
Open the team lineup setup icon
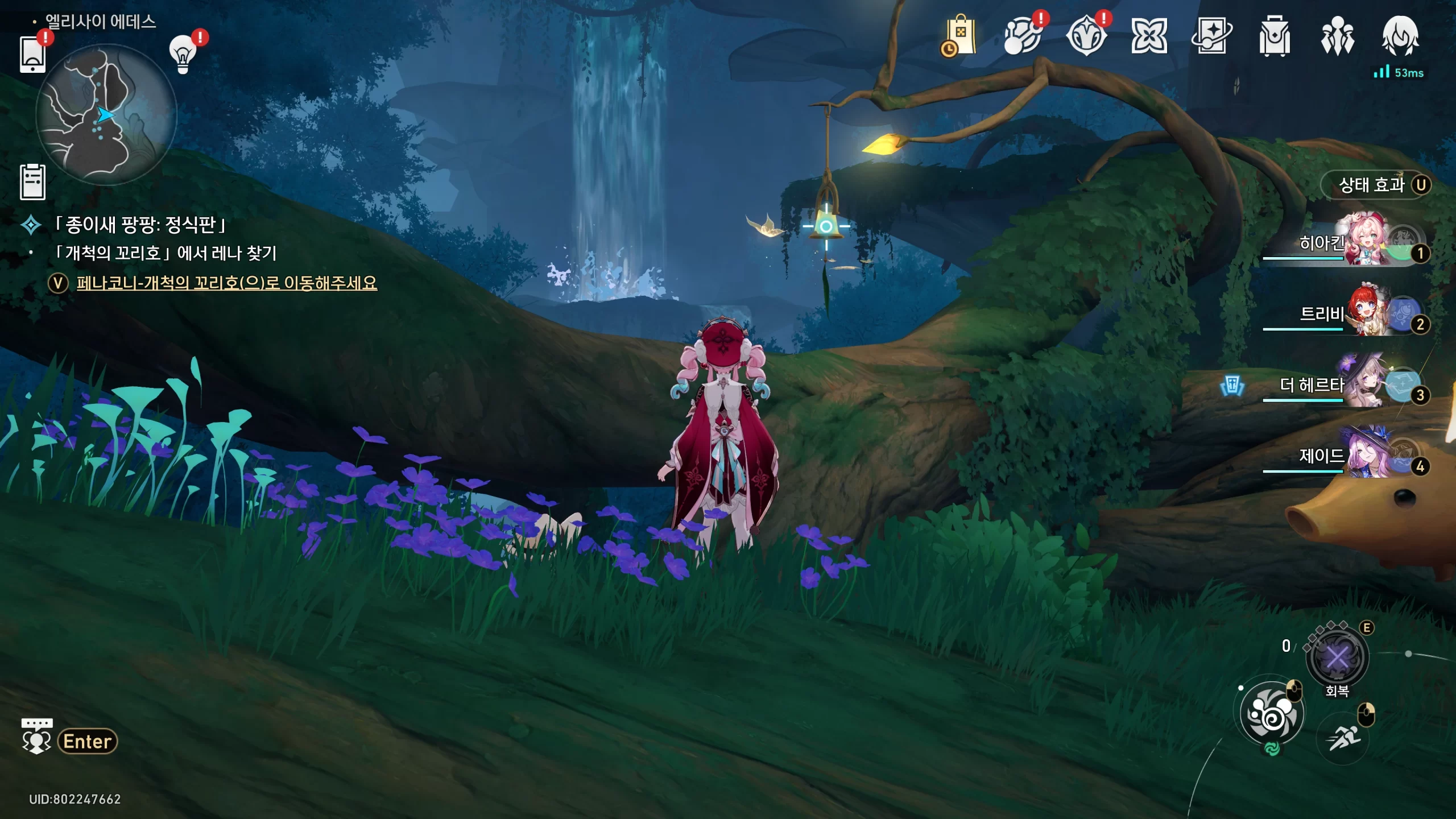pos(1338,36)
